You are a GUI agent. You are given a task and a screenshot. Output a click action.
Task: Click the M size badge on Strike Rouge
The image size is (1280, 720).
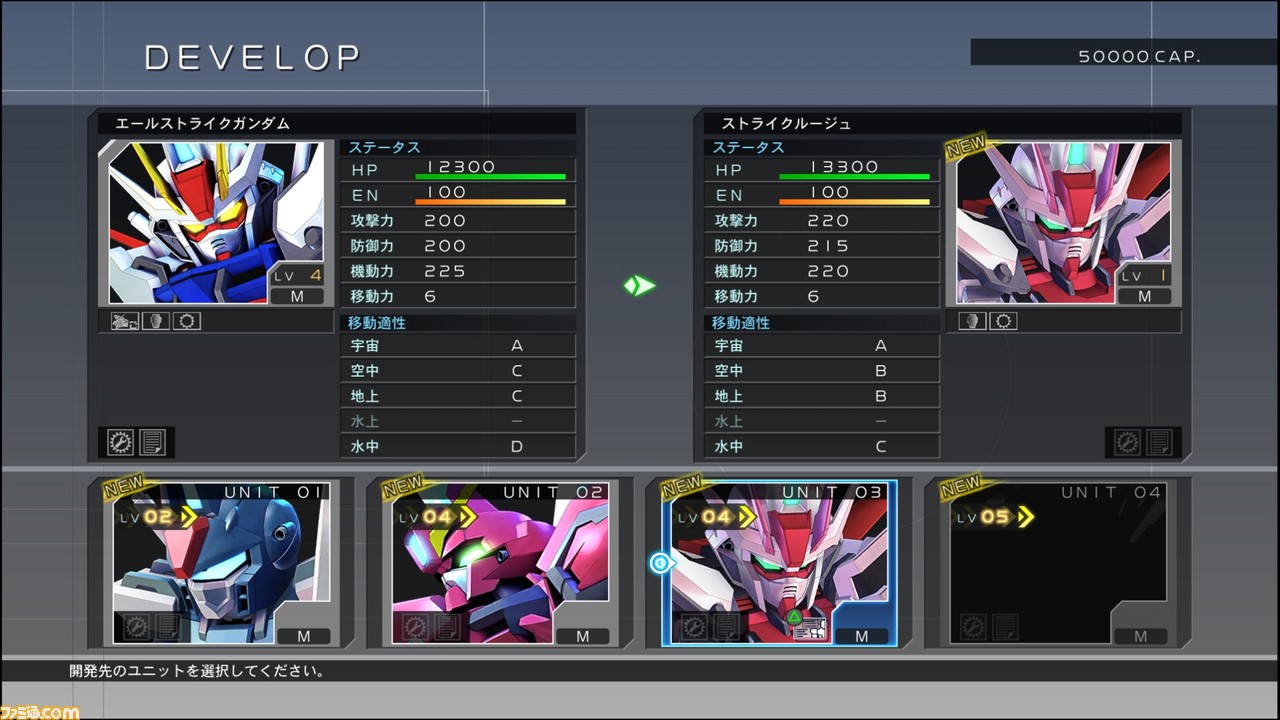pos(1145,296)
